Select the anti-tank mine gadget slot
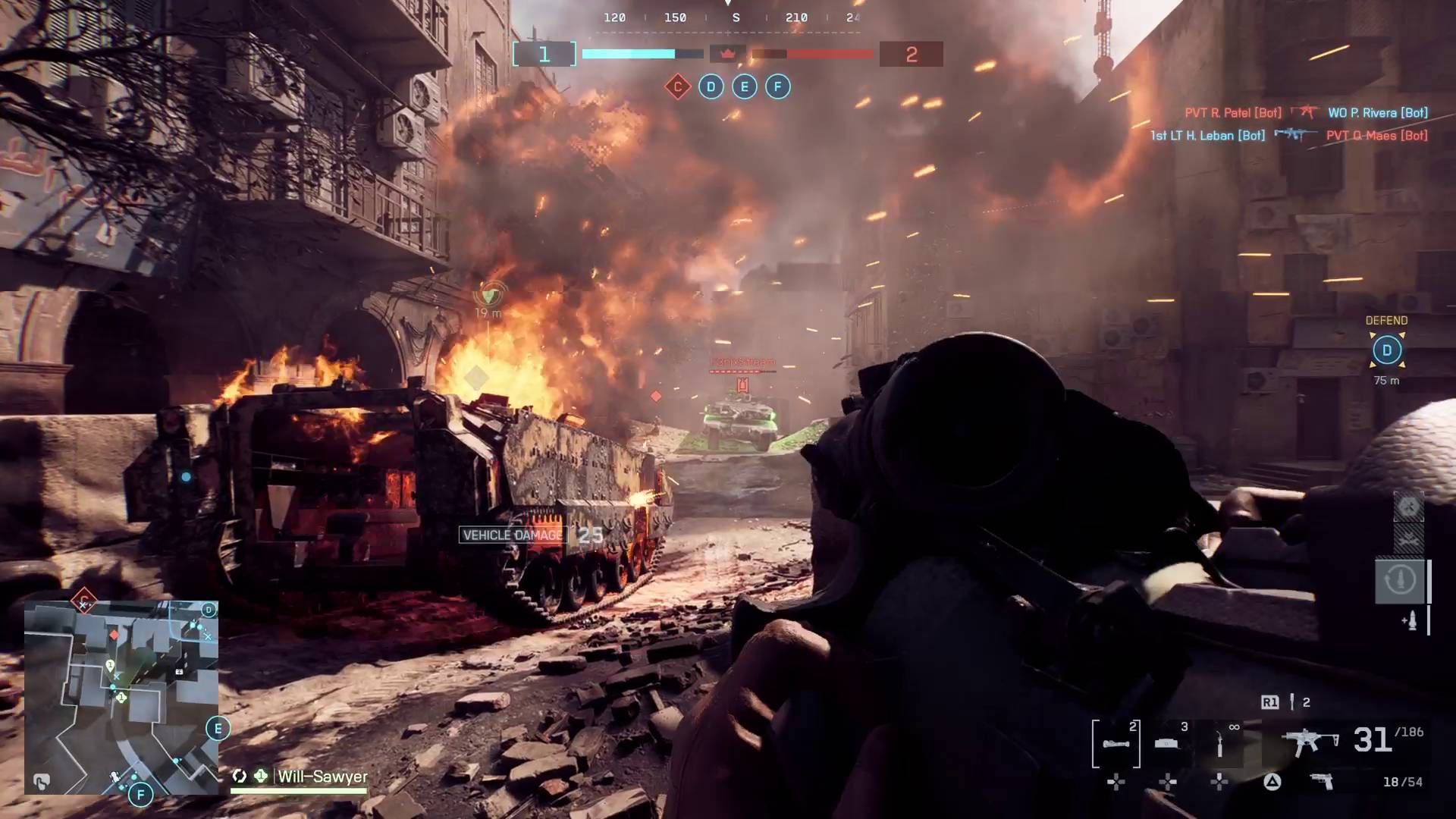The image size is (1456, 819). click(x=1168, y=742)
